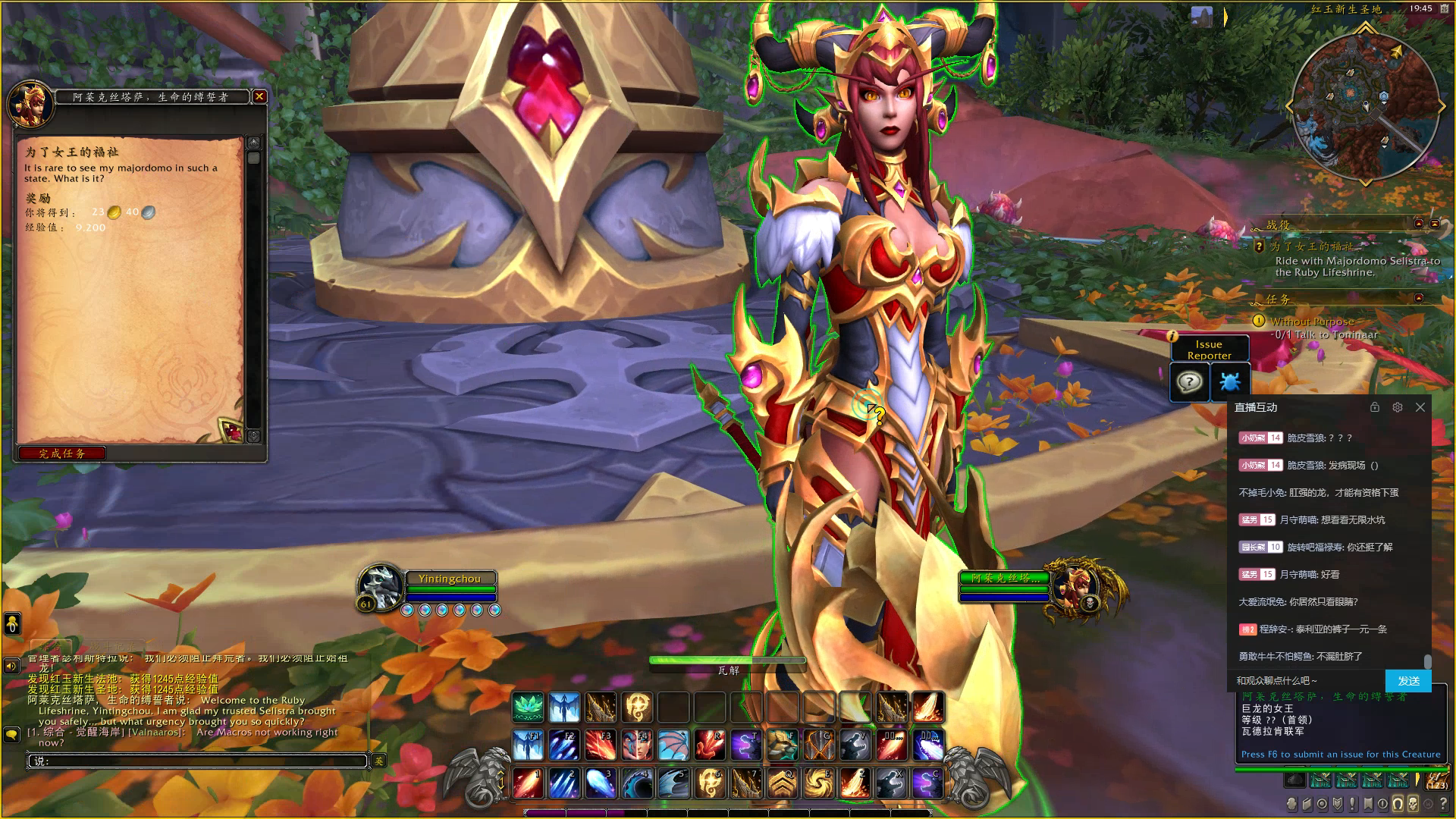Activate the golden swirl ability on key E
Screen dimensions: 1456x819
[817, 783]
